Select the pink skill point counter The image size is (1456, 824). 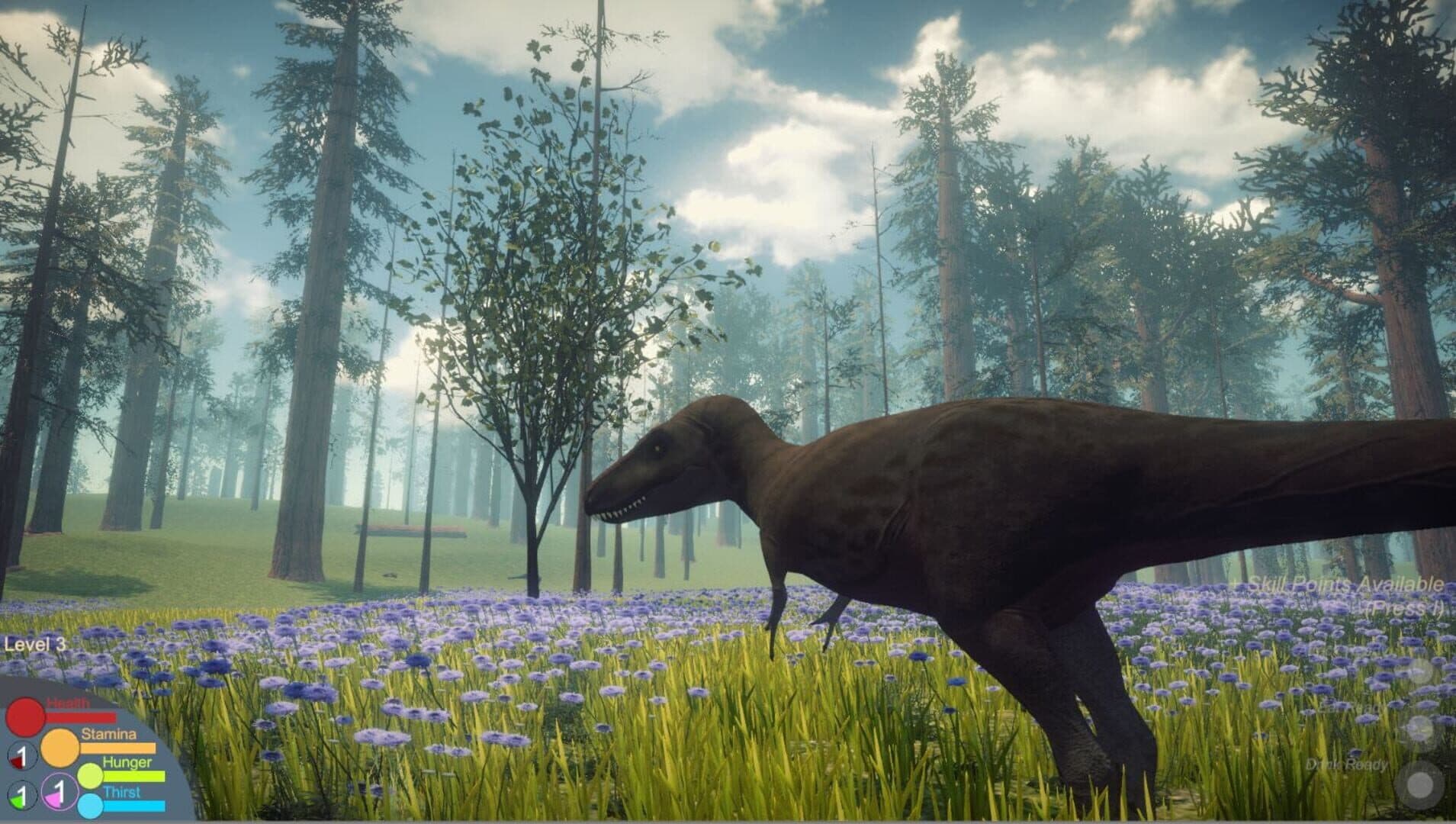pyautogui.click(x=59, y=791)
